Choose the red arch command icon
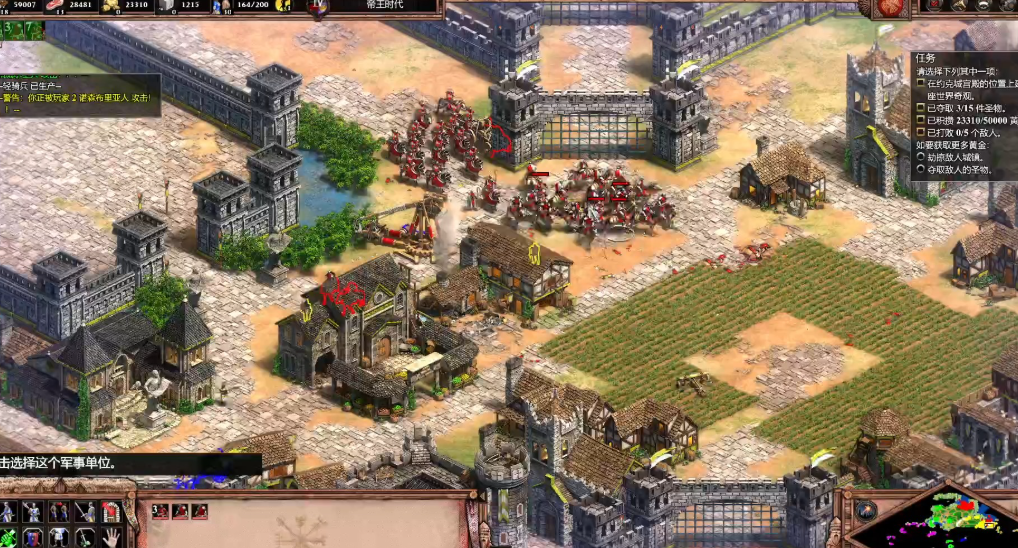The image size is (1018, 548). (113, 513)
